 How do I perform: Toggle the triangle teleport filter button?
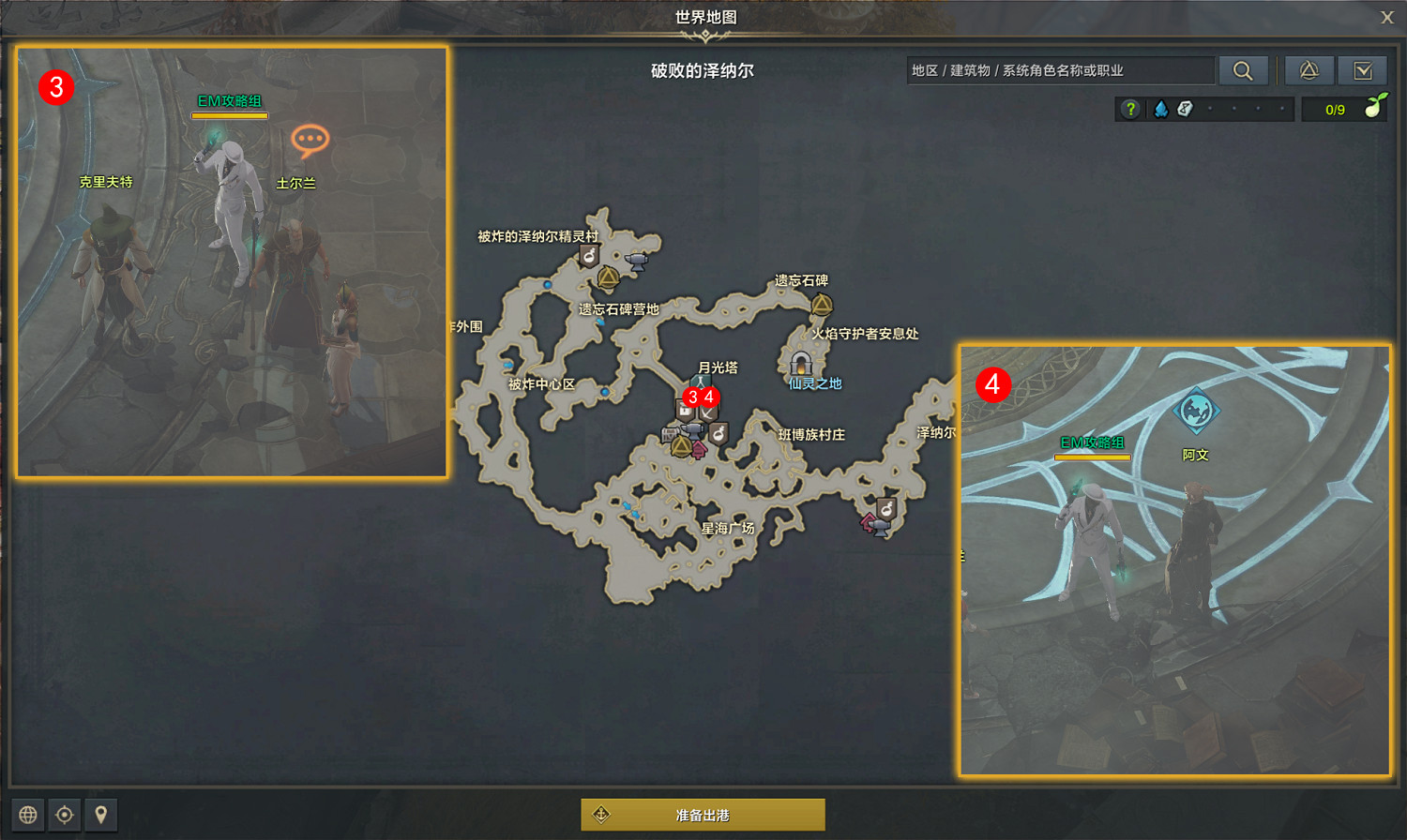click(1309, 69)
